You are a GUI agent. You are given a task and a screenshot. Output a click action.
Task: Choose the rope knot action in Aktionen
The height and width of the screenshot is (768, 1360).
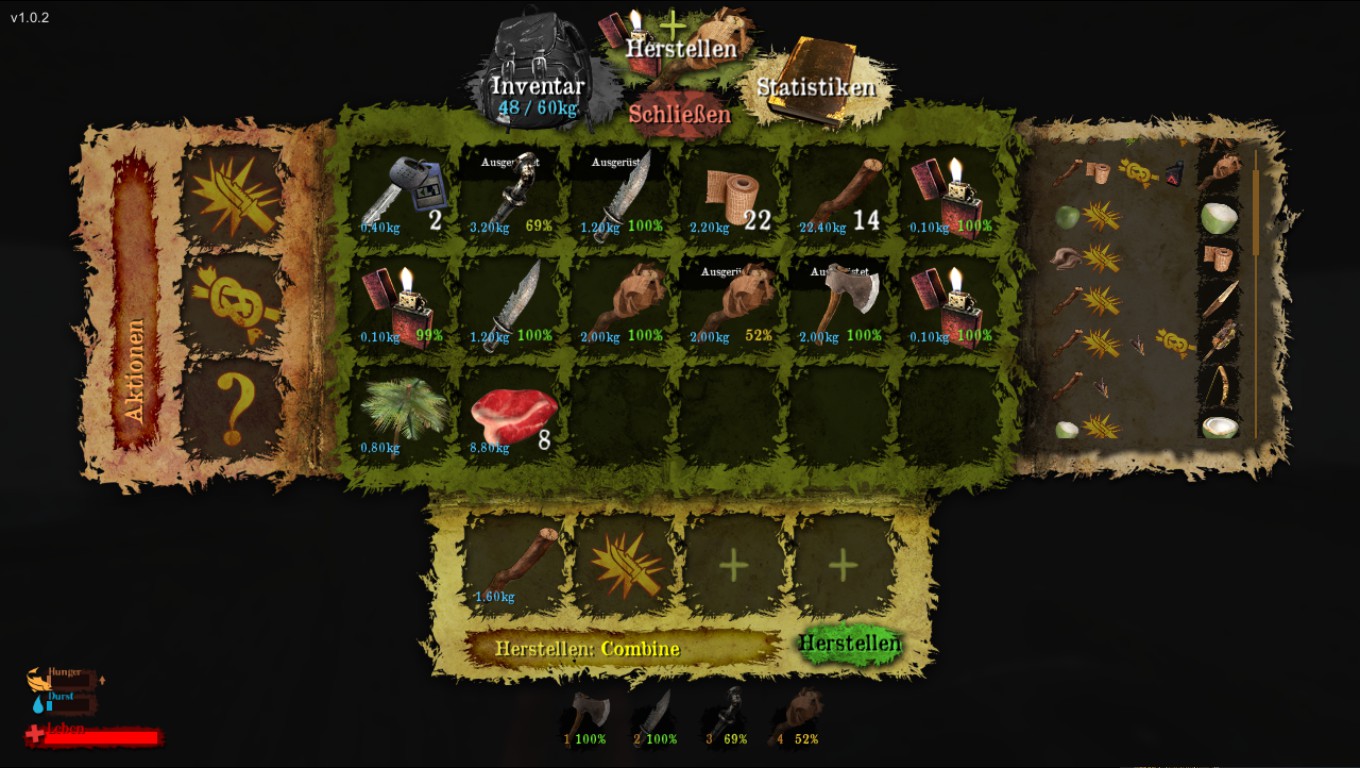click(232, 299)
